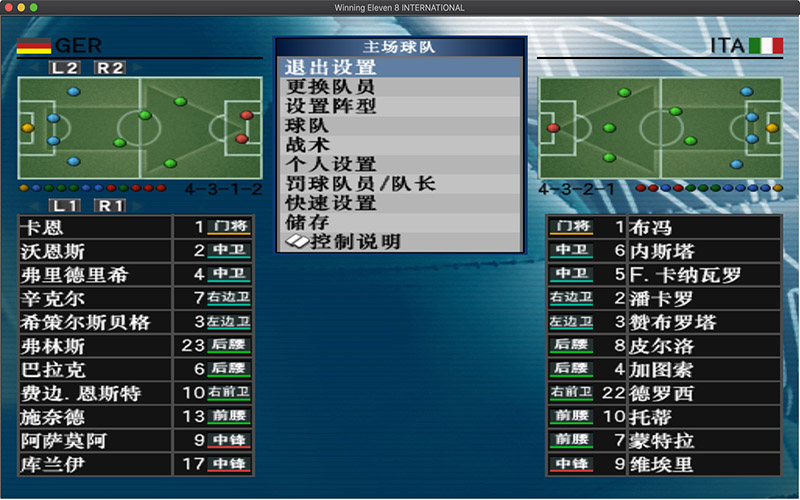Choose Italian player 皮尔洛 in the list

click(663, 346)
